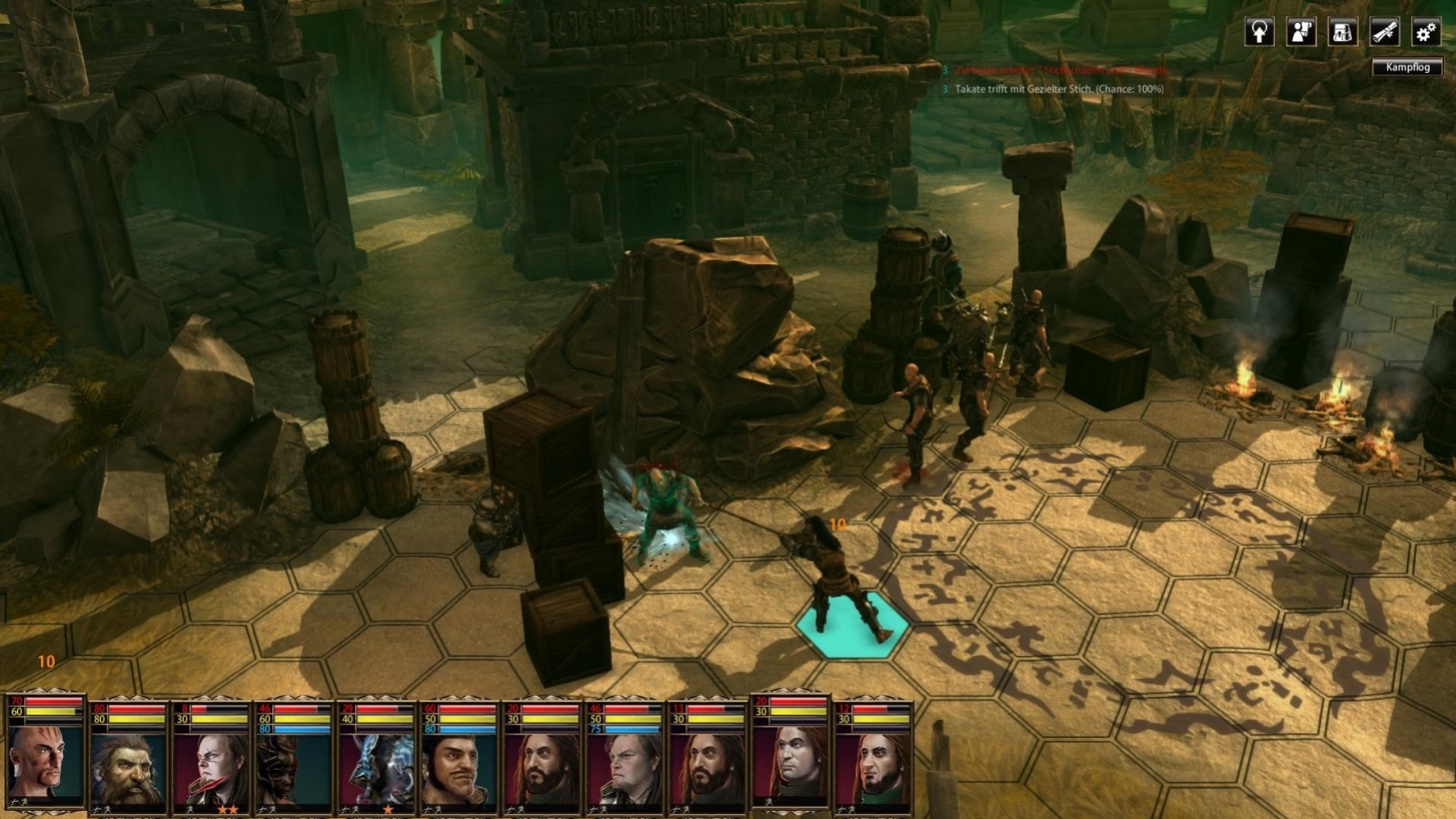Click the blue 3 badge beside the combat log entry
1456x819 pixels.
tap(944, 90)
